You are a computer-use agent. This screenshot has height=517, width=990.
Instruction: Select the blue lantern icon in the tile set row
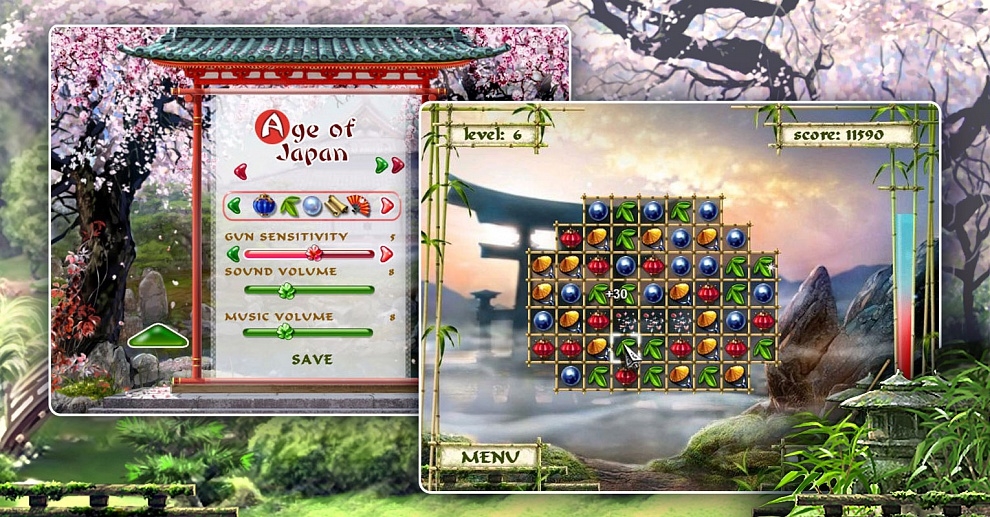tap(265, 206)
